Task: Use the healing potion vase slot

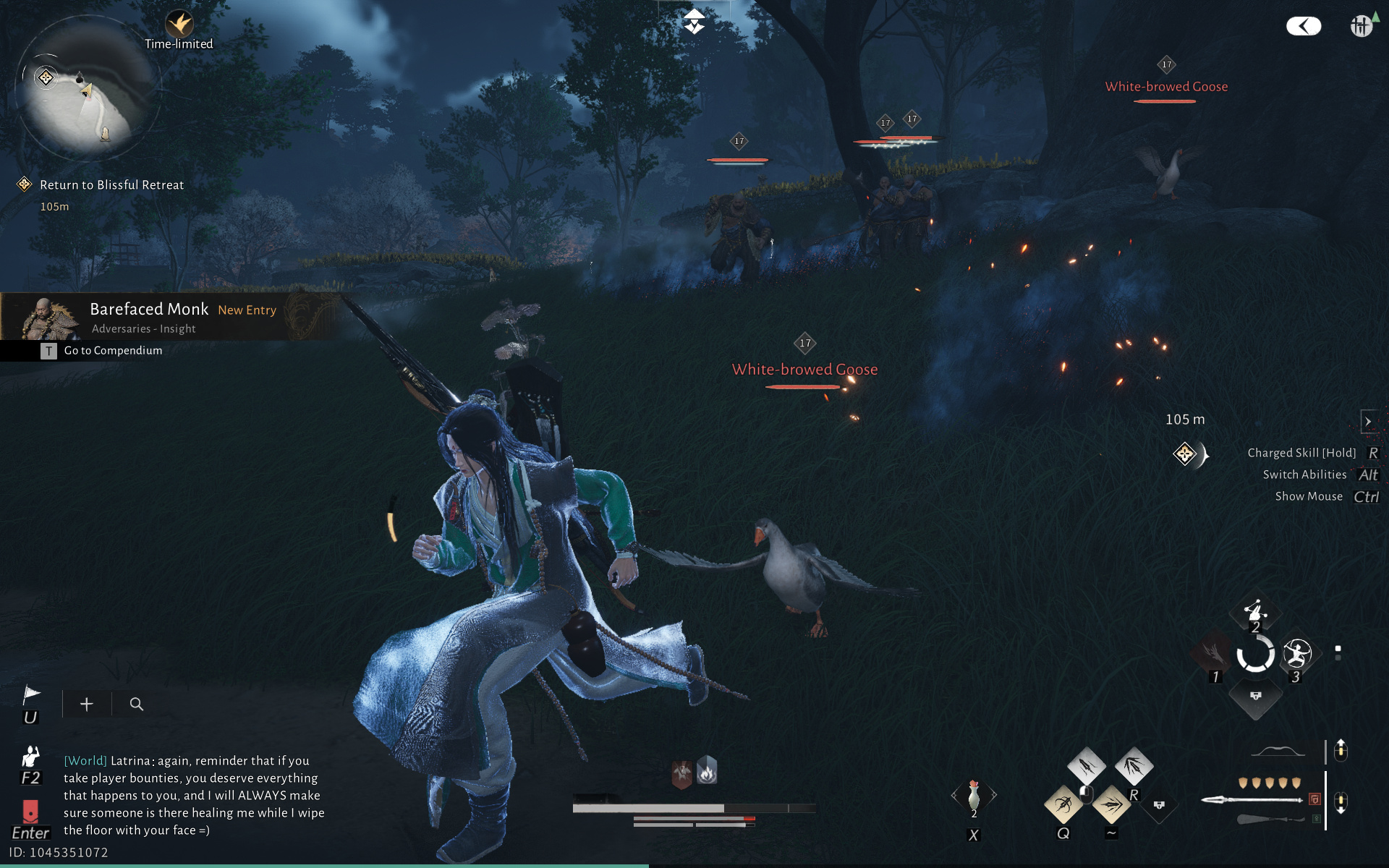Action: coord(974,796)
